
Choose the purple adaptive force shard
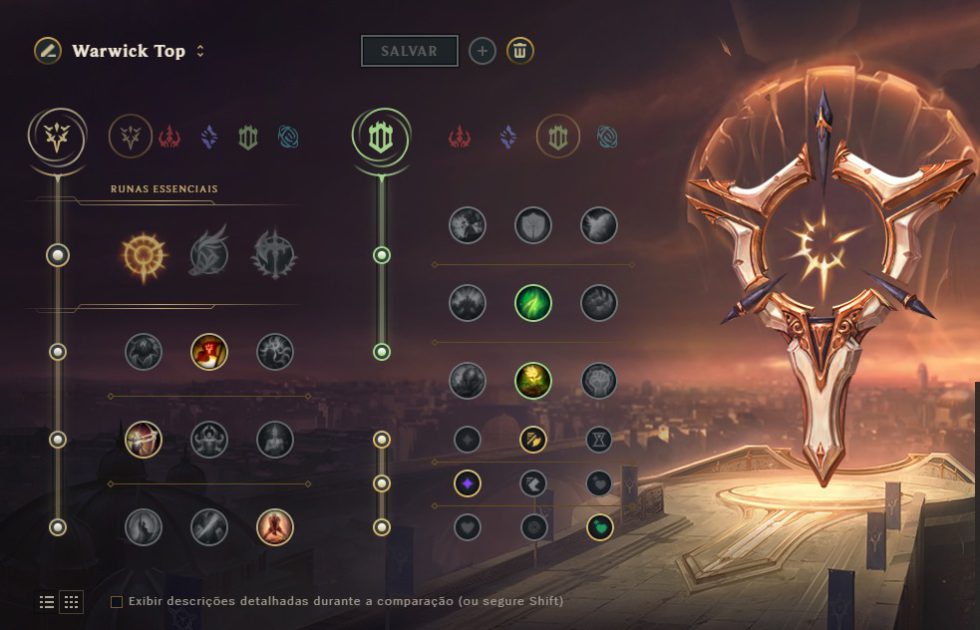(467, 483)
